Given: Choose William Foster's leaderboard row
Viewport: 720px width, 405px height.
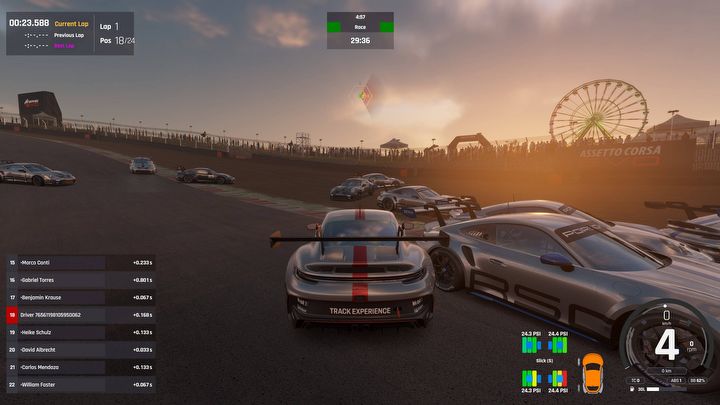Looking at the screenshot, I should pyautogui.click(x=80, y=384).
